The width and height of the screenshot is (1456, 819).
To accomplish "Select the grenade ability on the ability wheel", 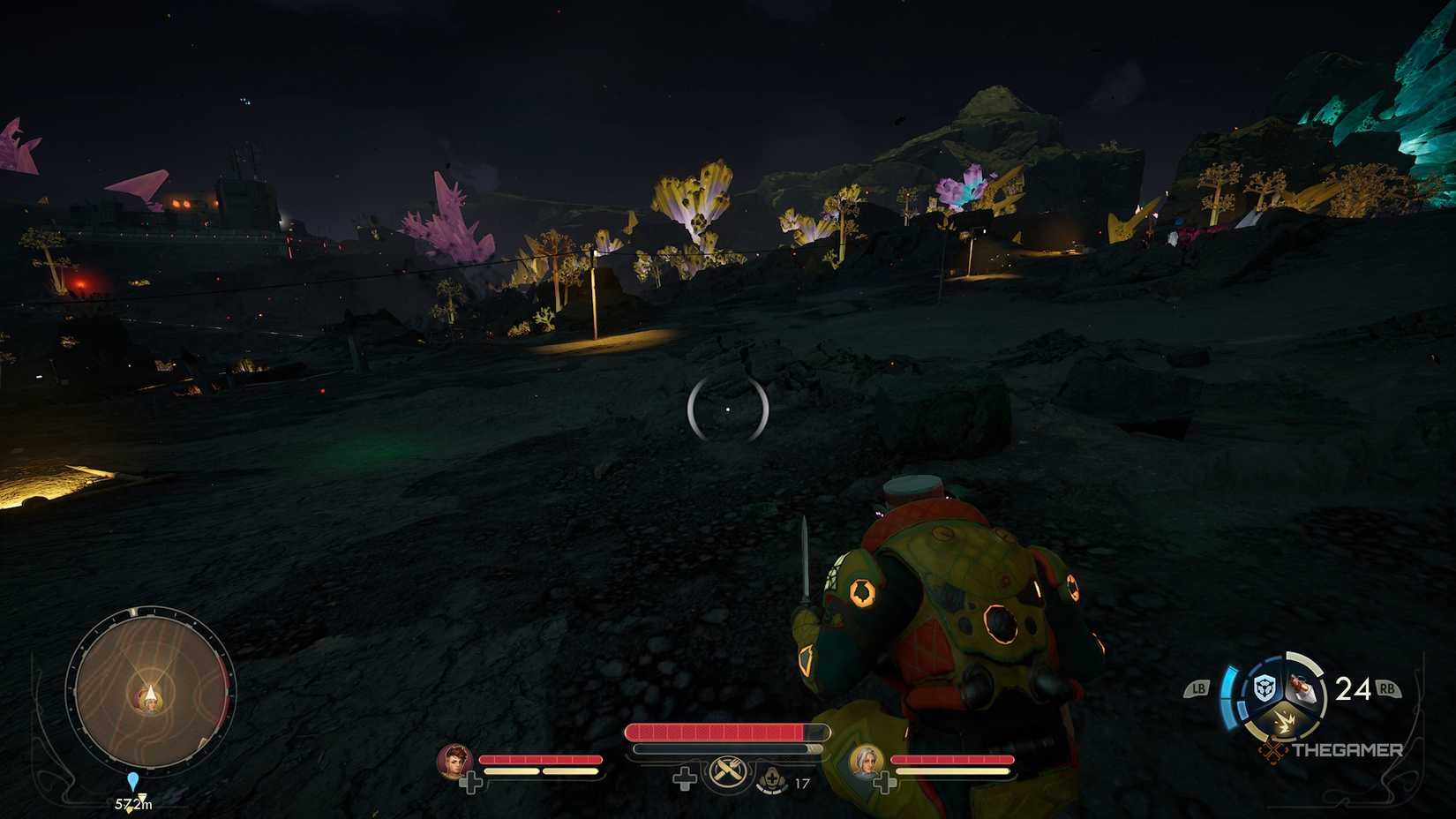I will point(1302,688).
